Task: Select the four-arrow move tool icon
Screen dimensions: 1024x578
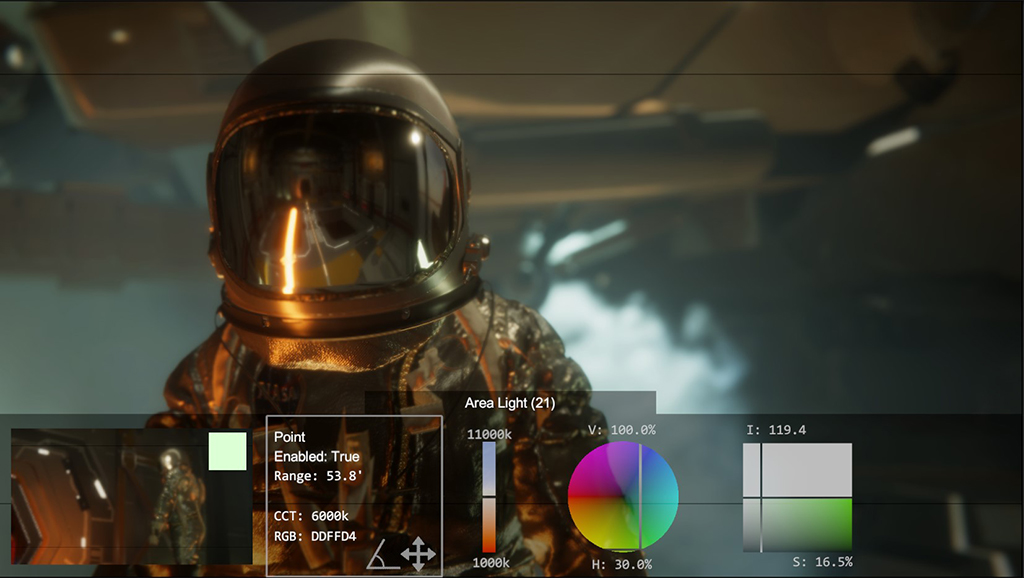Action: [x=417, y=553]
